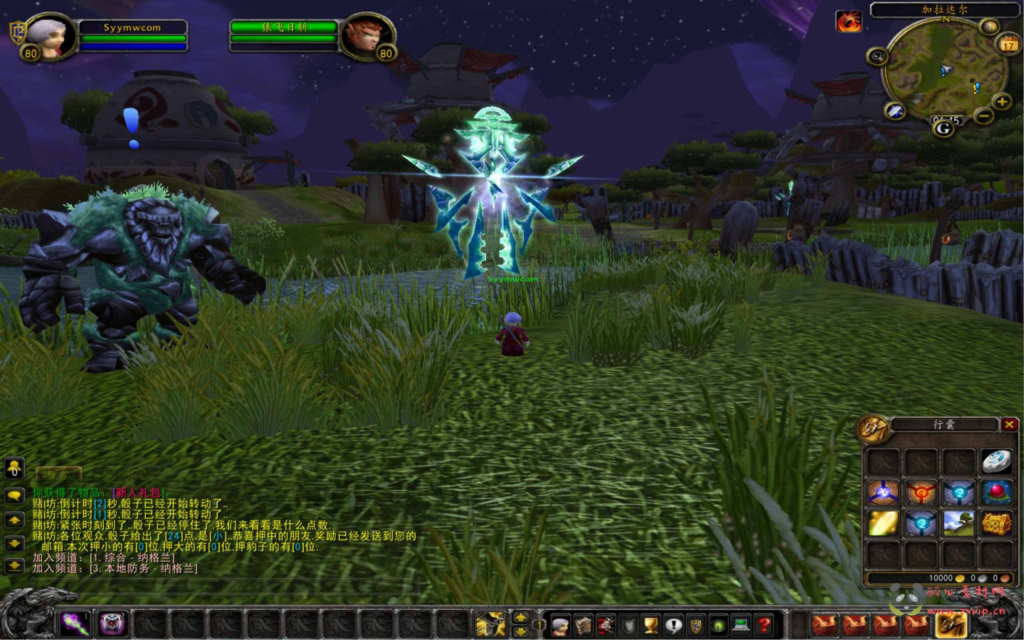Screen dimensions: 1024x640
Task: Open the calendar showing day 17
Action: 1008,44
